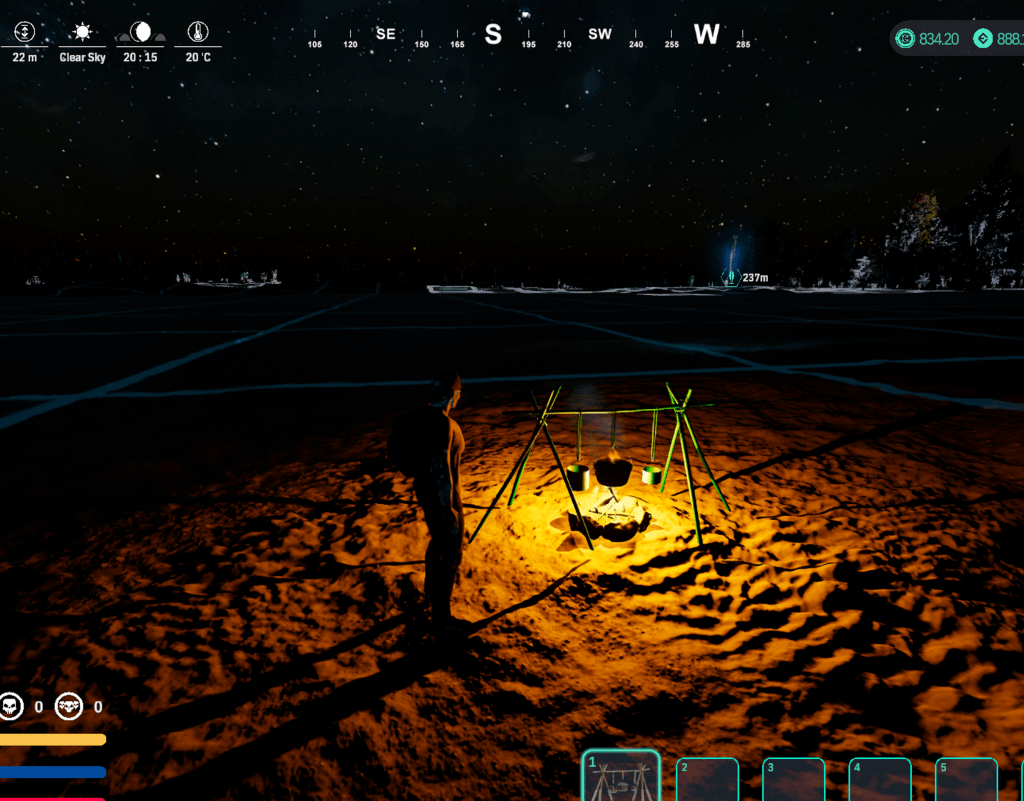Select hotbar slot number 2
This screenshot has width=1024, height=801.
(x=707, y=780)
